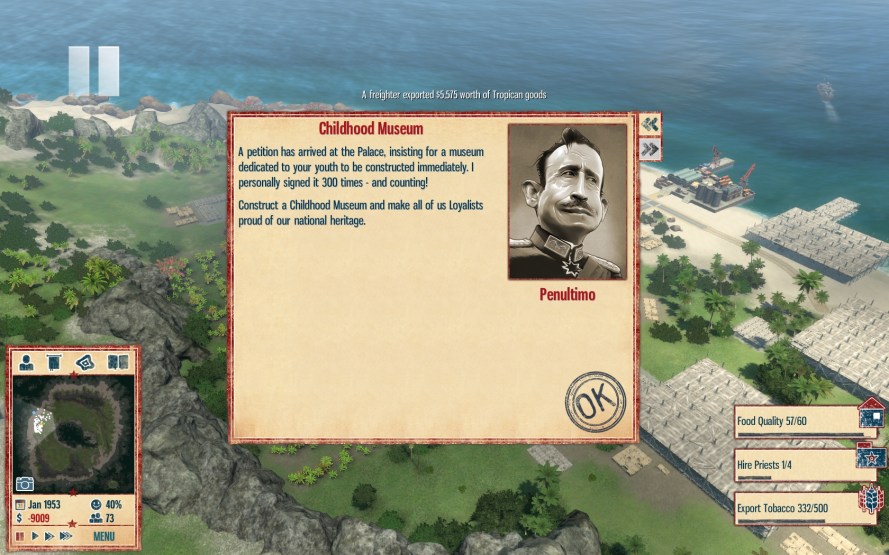889x555 pixels.
Task: Confirm the Childhood Museum message with OK
Action: (595, 402)
